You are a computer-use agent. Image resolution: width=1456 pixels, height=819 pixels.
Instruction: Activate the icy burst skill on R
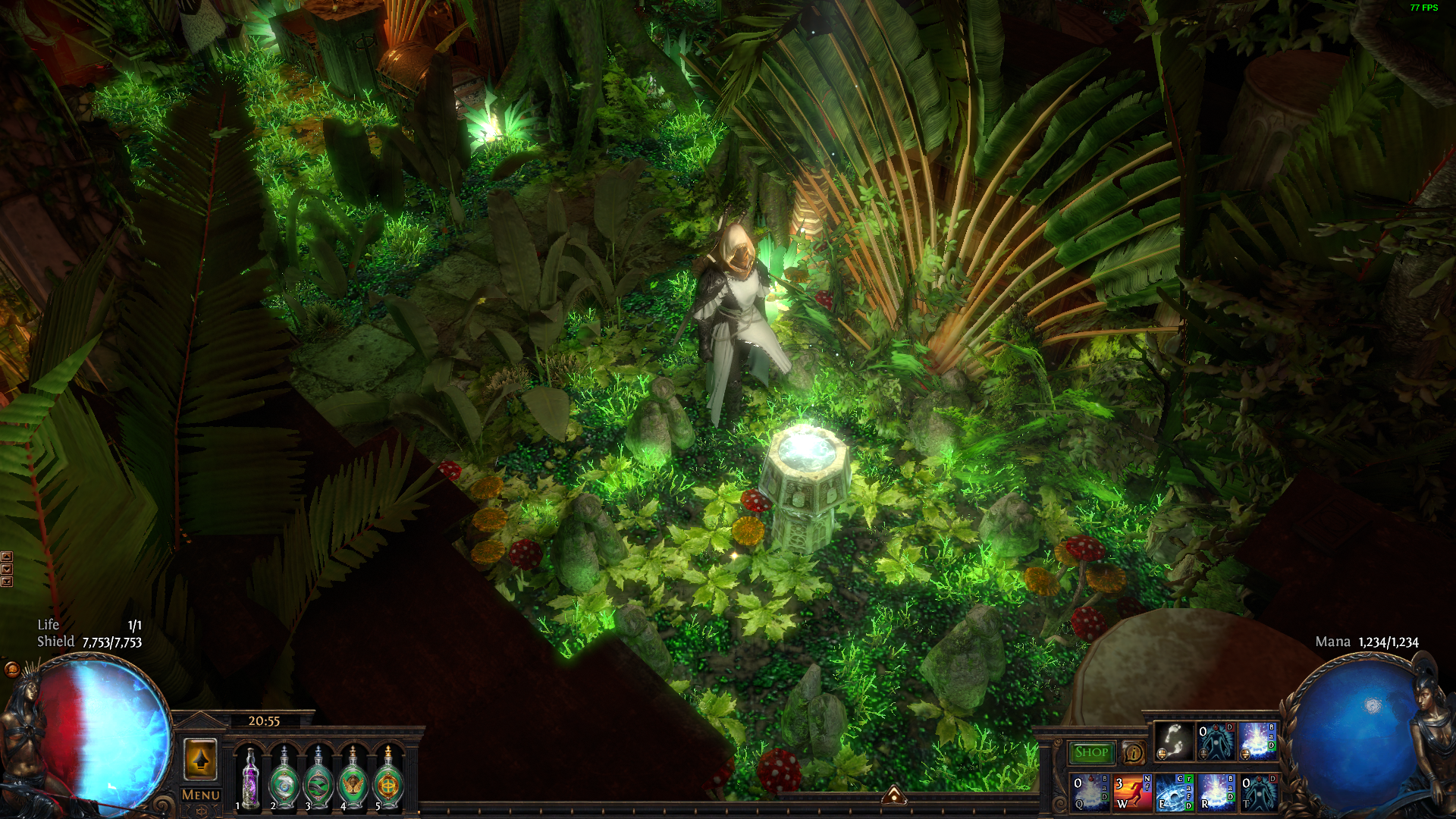tap(1216, 792)
